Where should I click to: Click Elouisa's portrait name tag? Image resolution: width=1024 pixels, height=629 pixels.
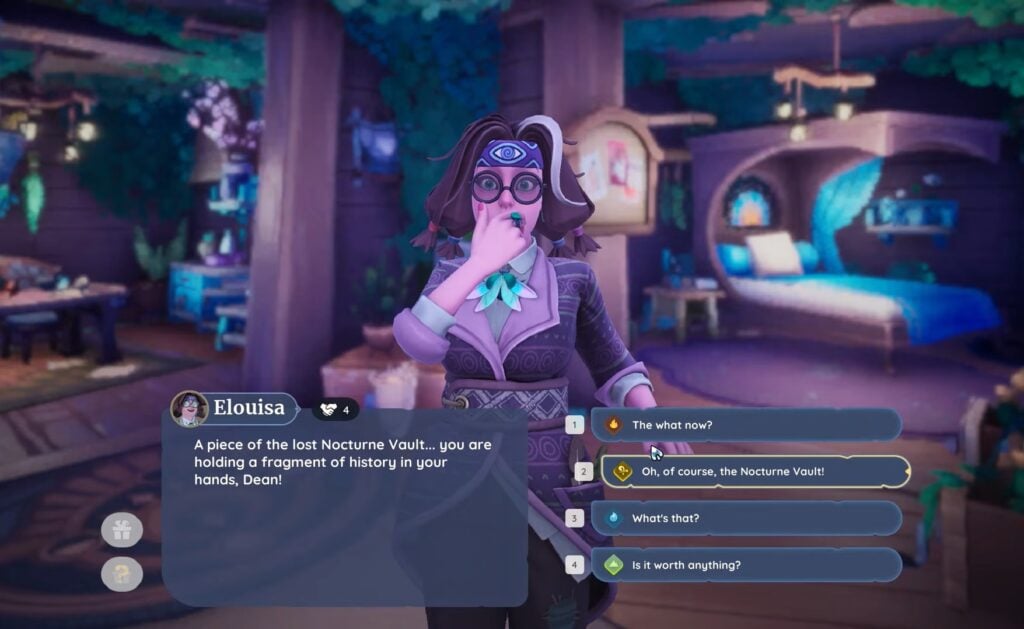[x=235, y=408]
